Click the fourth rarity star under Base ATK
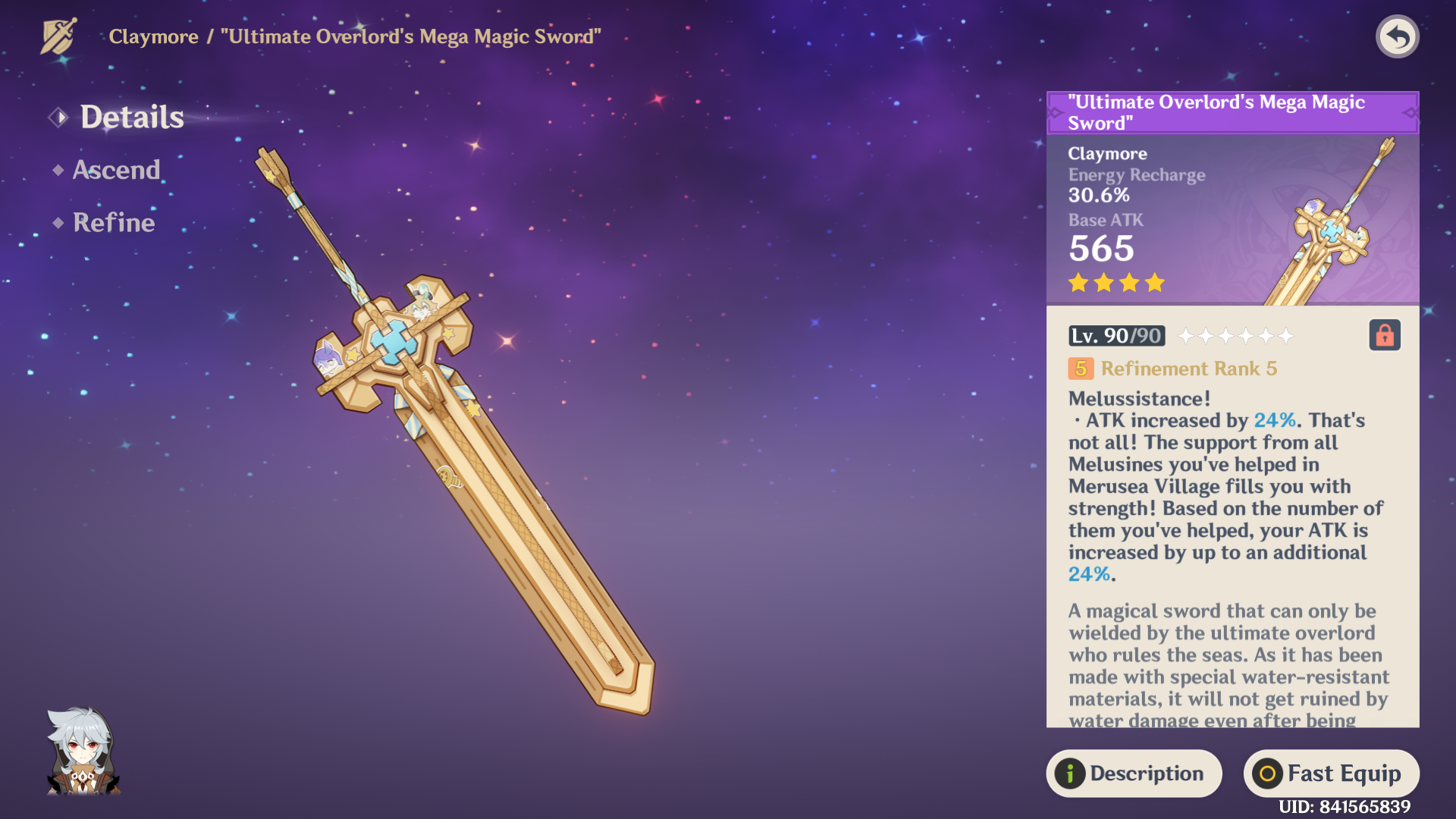 click(1153, 282)
